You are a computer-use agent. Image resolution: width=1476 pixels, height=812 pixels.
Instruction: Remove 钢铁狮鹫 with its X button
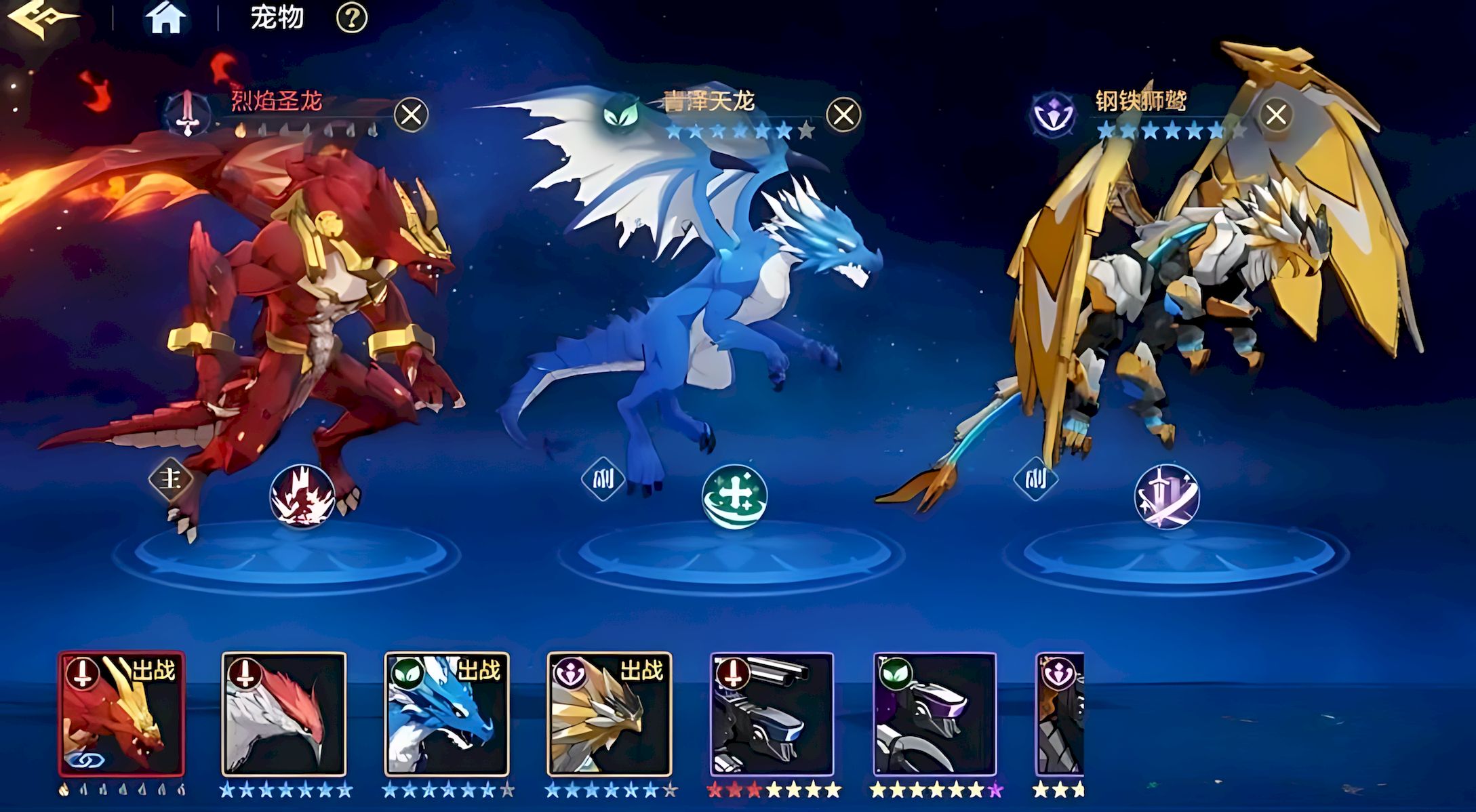coord(1275,115)
